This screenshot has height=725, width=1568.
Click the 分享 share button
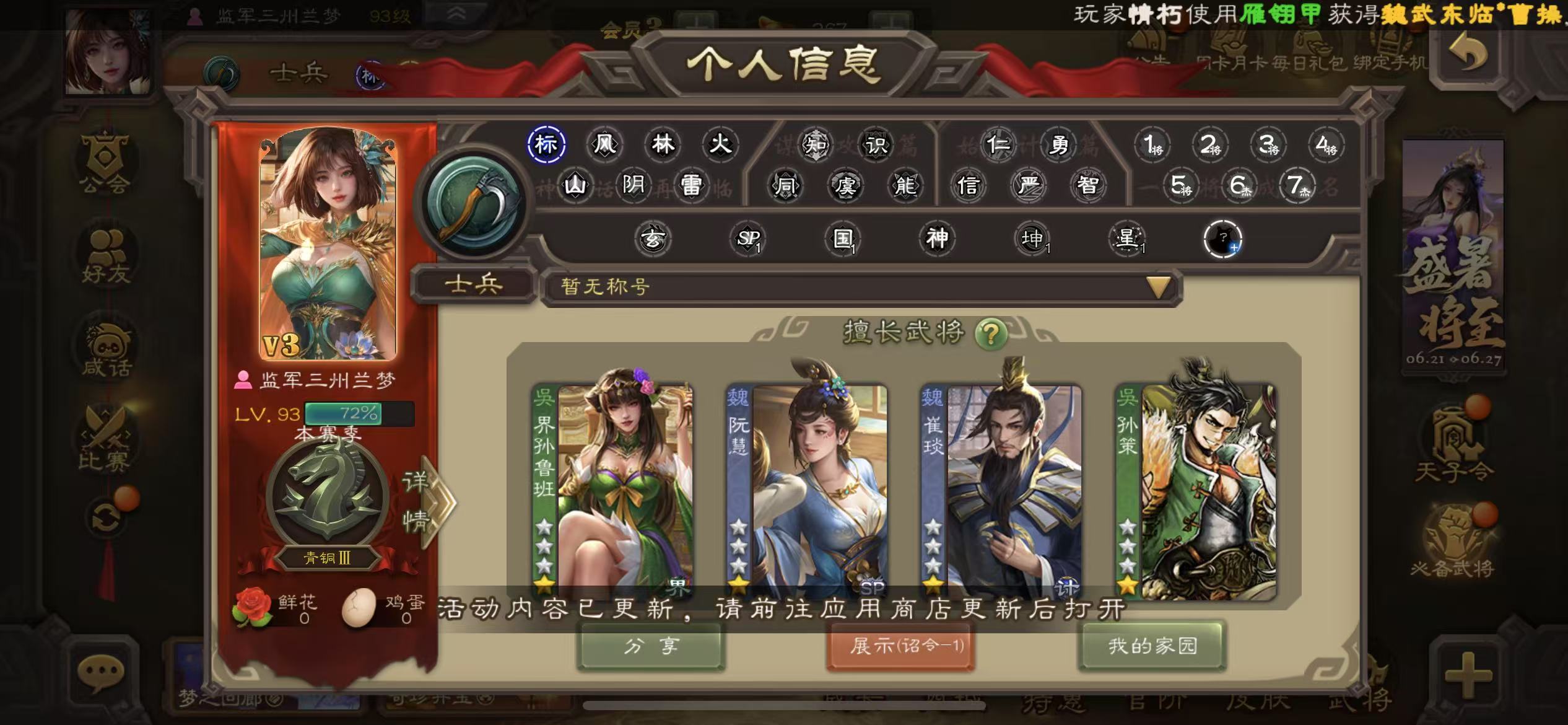[651, 646]
